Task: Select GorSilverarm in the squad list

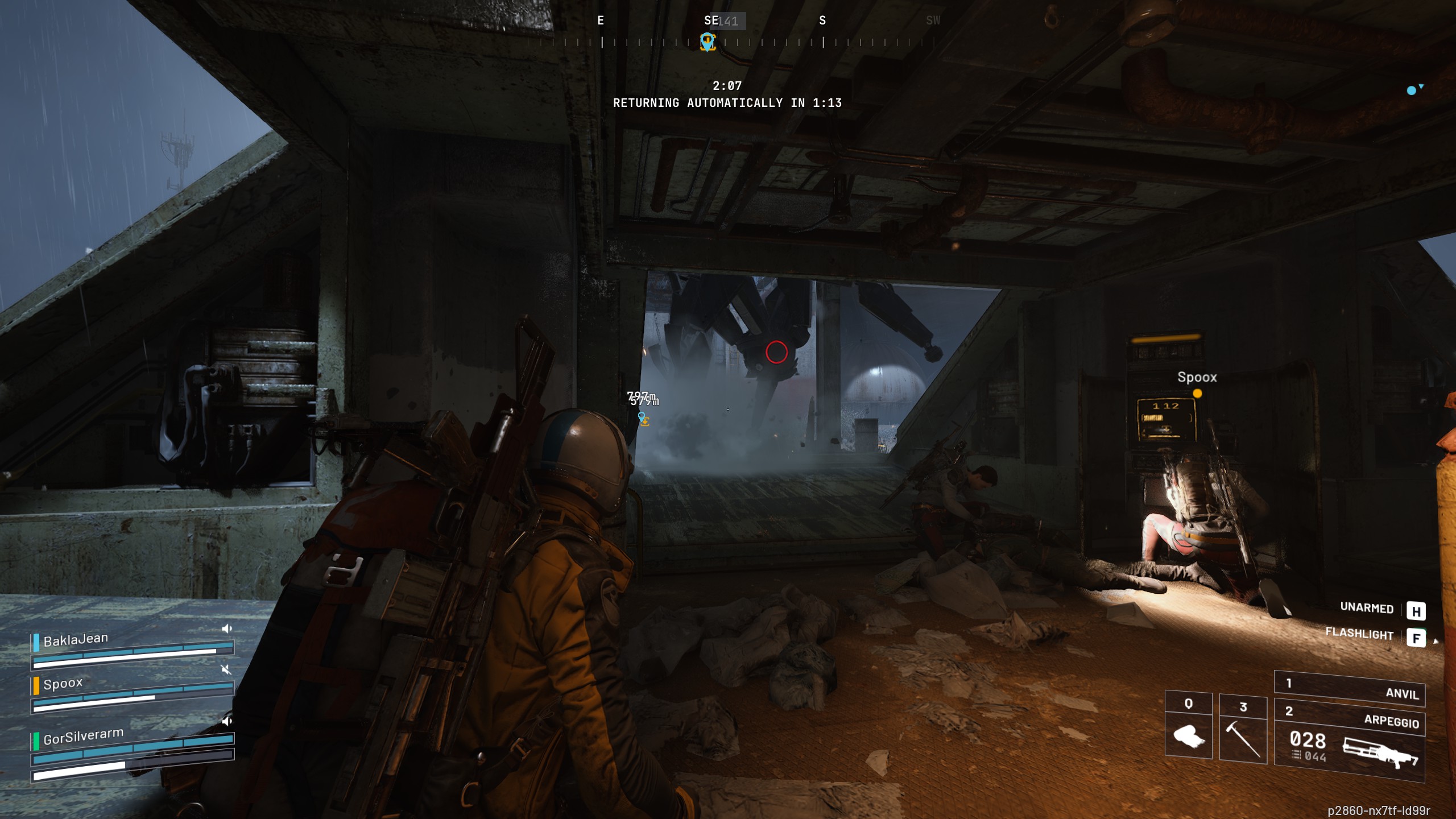Action: click(x=83, y=737)
